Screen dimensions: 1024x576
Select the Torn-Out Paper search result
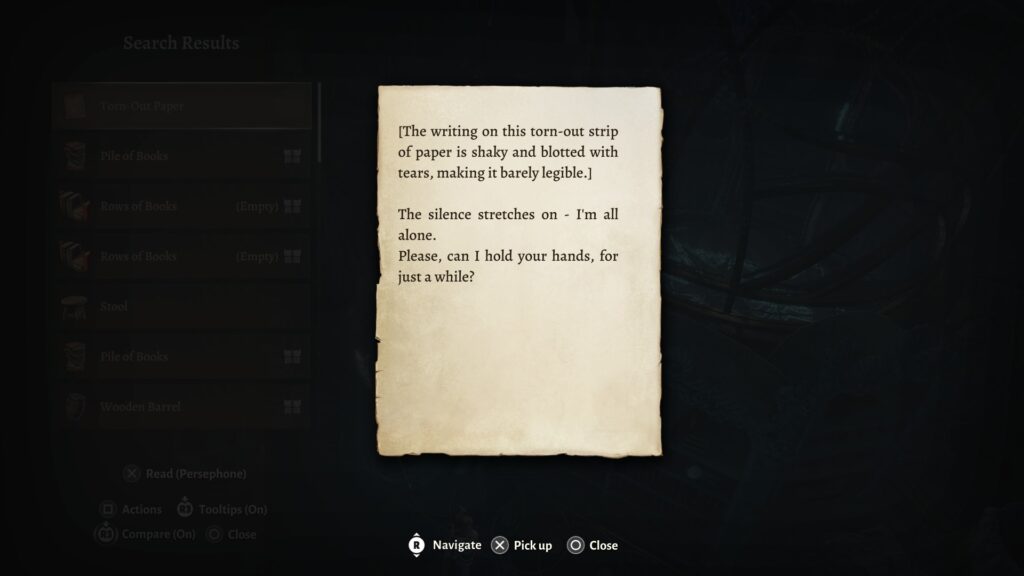(x=182, y=106)
